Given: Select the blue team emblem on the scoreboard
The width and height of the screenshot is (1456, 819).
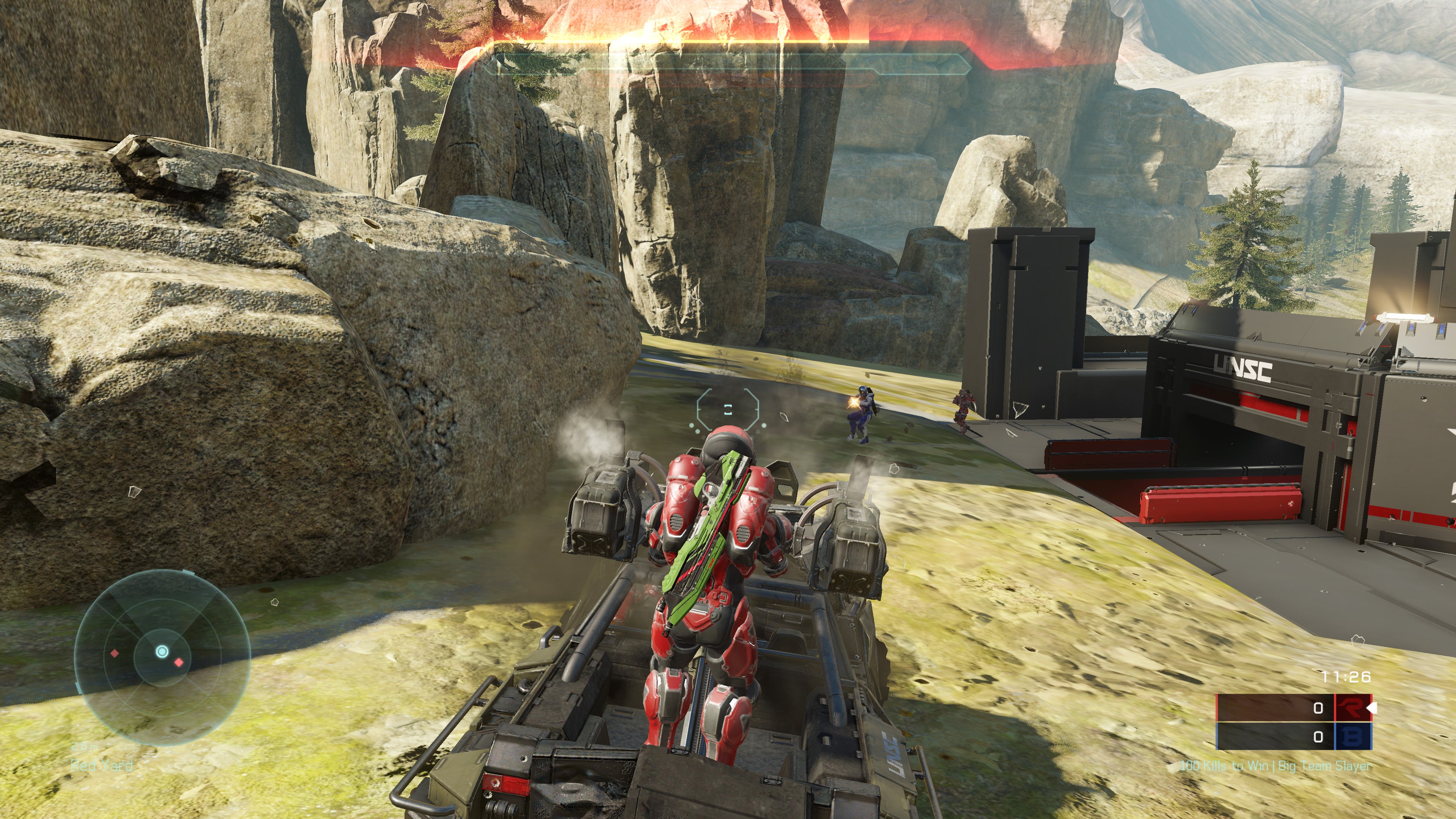Looking at the screenshot, I should [1352, 736].
